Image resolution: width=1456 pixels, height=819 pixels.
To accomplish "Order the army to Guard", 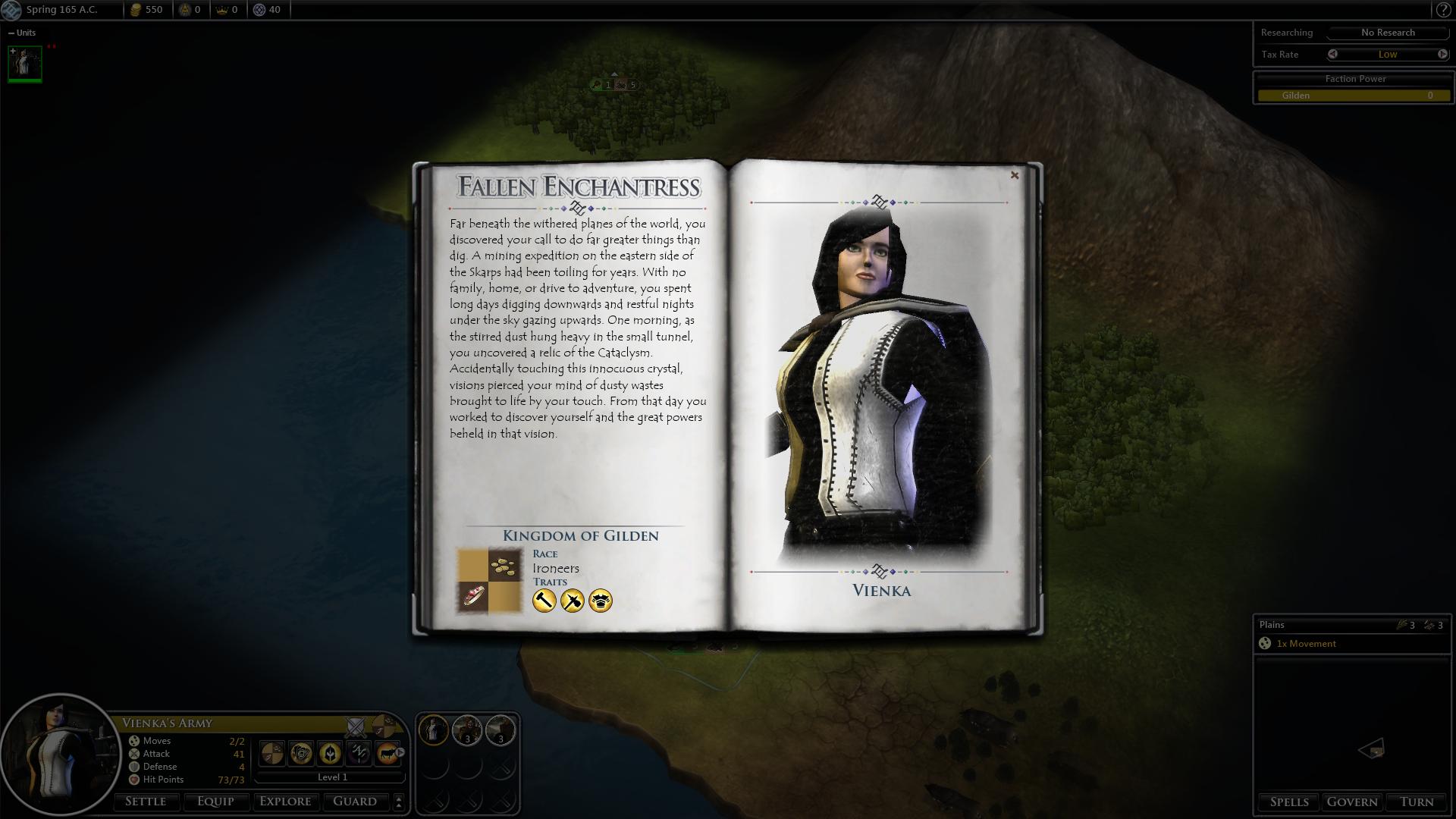I will tap(355, 802).
